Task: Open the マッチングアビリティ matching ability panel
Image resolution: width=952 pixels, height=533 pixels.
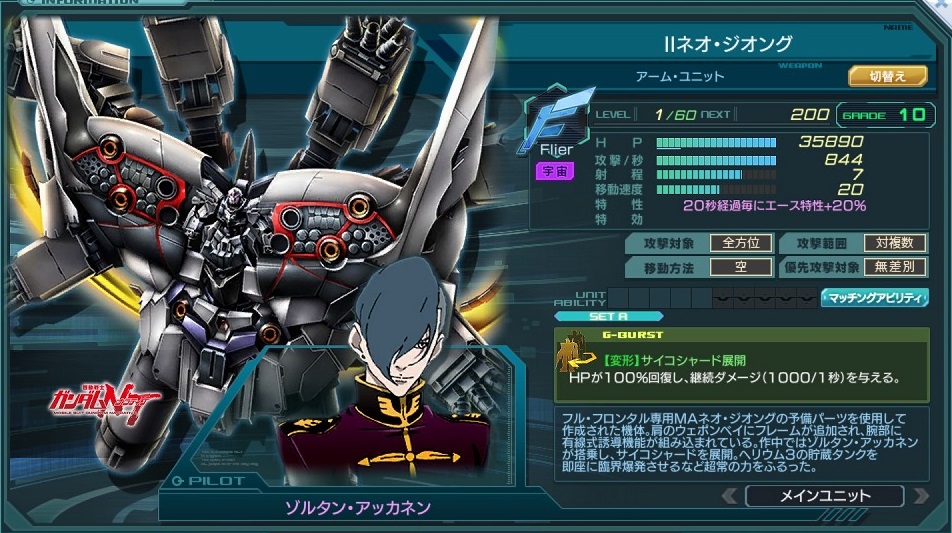Action: click(x=874, y=298)
